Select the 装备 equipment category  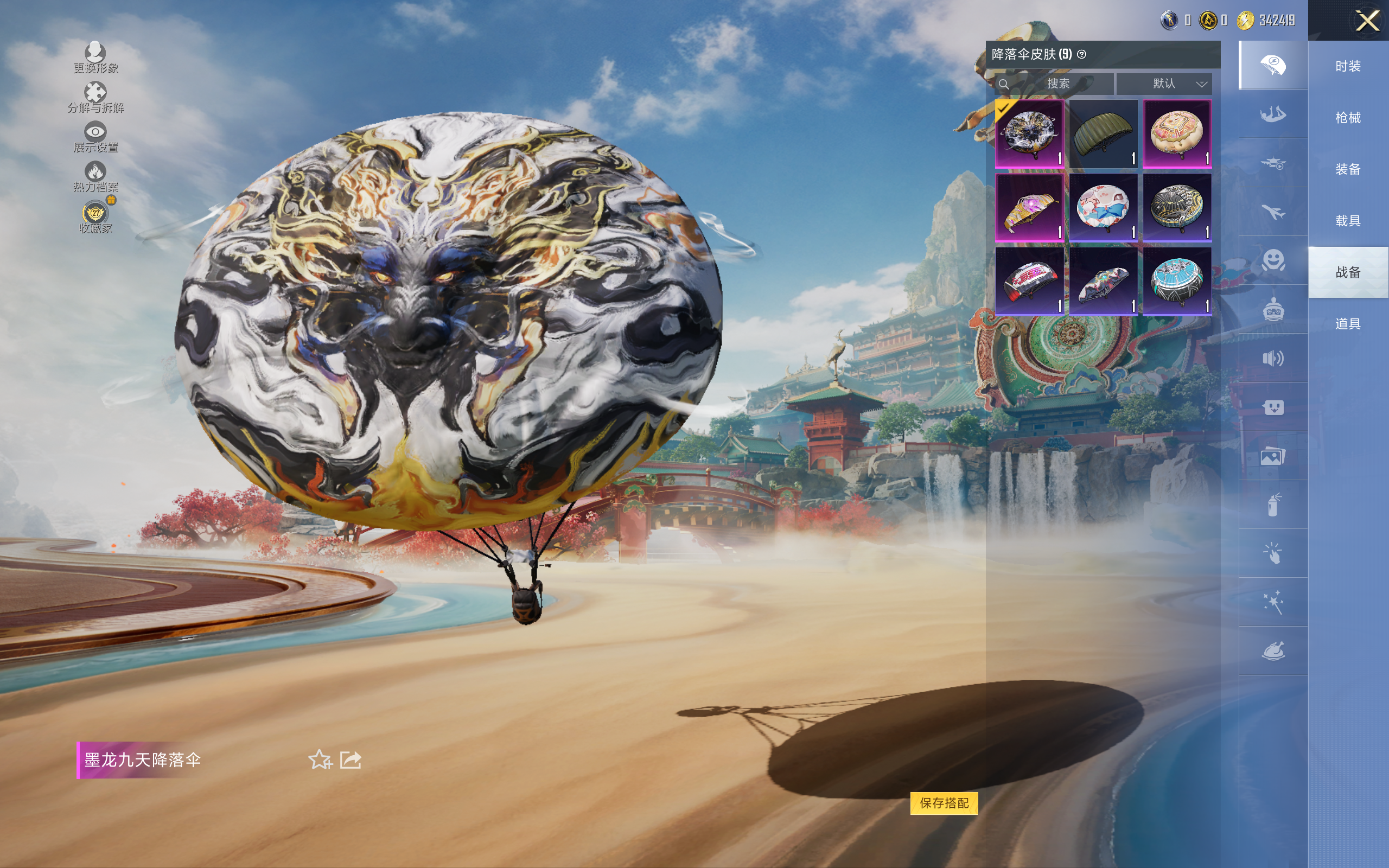click(x=1348, y=169)
